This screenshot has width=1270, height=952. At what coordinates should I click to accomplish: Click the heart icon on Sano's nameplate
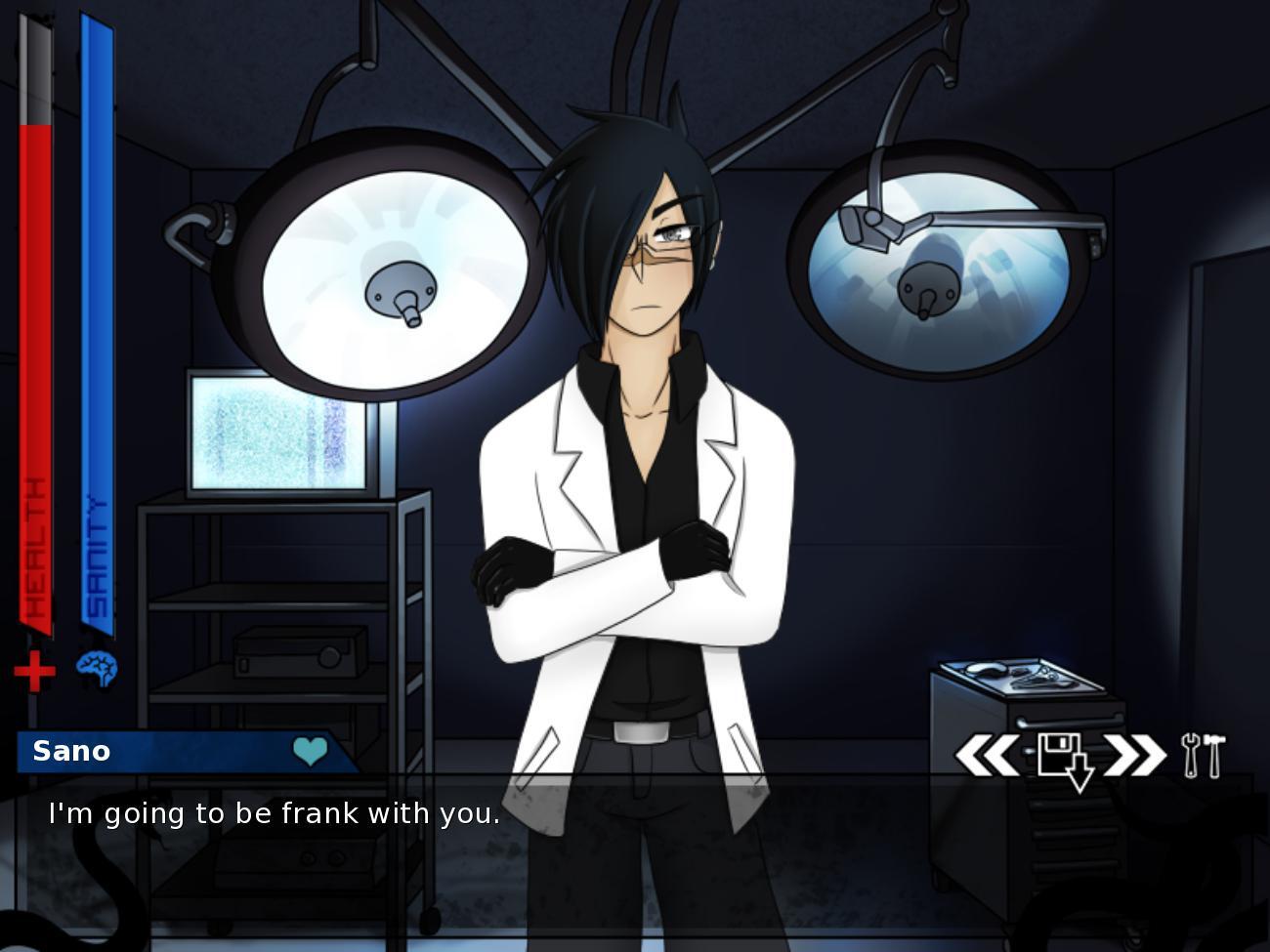tap(308, 751)
